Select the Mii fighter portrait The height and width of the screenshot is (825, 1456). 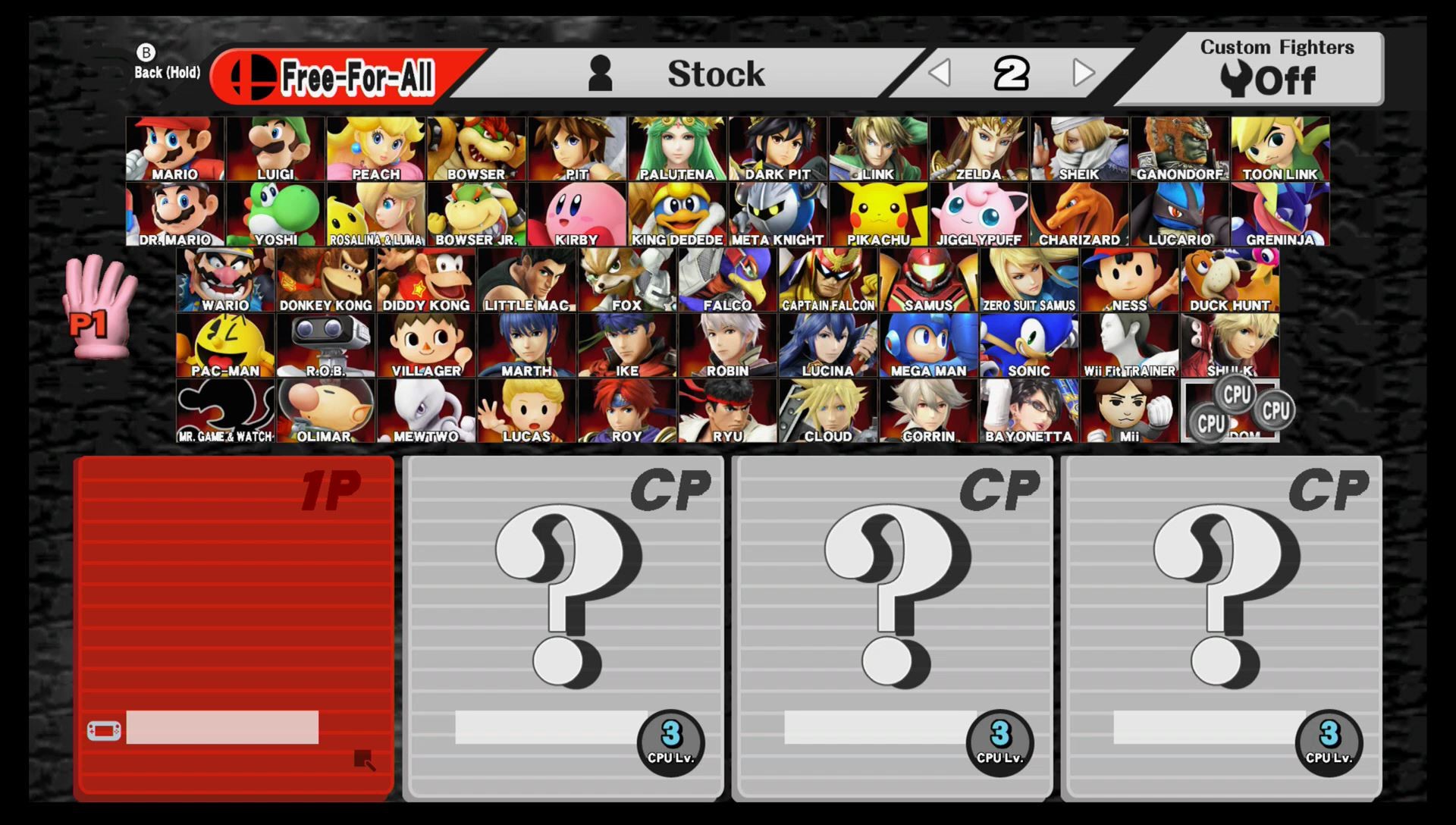click(x=1128, y=409)
